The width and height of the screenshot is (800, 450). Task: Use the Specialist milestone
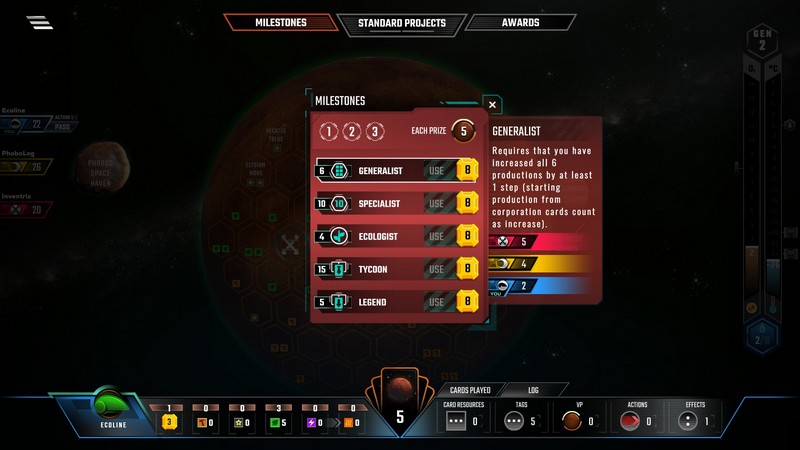[x=437, y=204]
